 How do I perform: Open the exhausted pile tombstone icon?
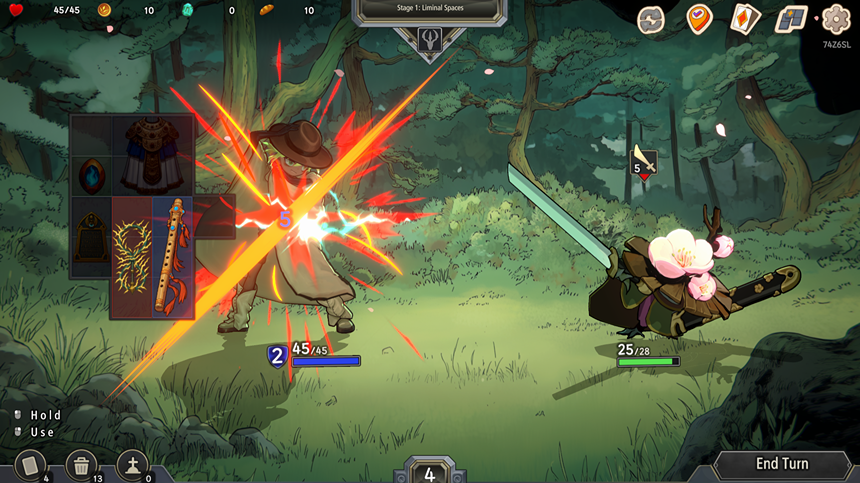133,465
